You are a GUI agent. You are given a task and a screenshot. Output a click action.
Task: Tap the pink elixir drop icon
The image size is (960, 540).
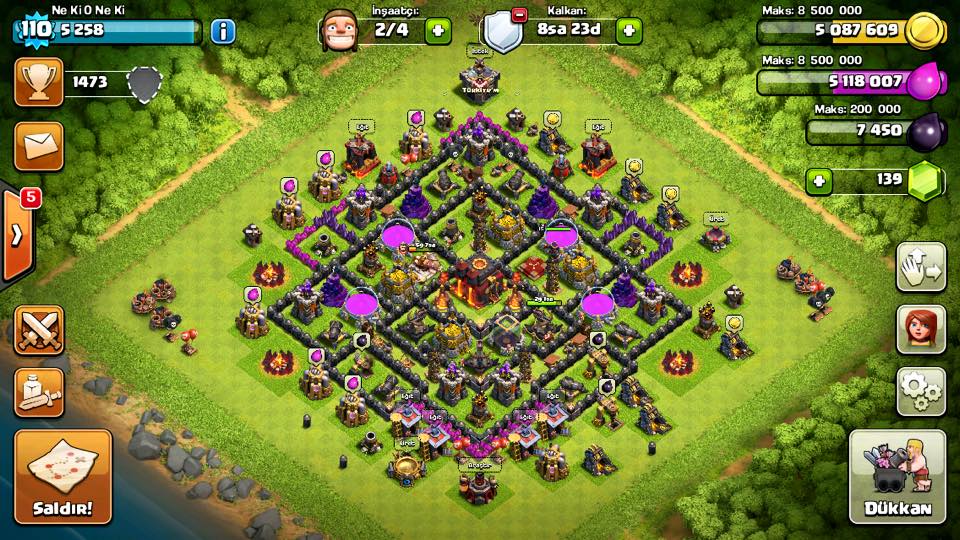924,81
